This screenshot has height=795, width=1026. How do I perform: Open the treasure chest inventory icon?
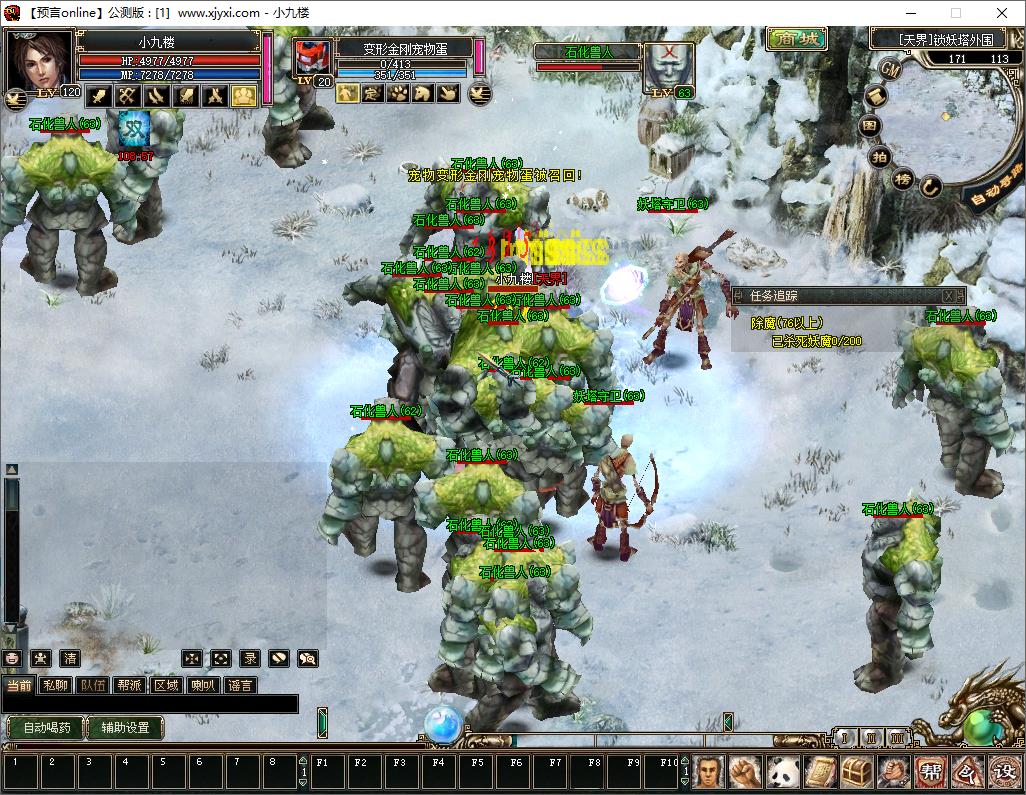click(x=857, y=772)
